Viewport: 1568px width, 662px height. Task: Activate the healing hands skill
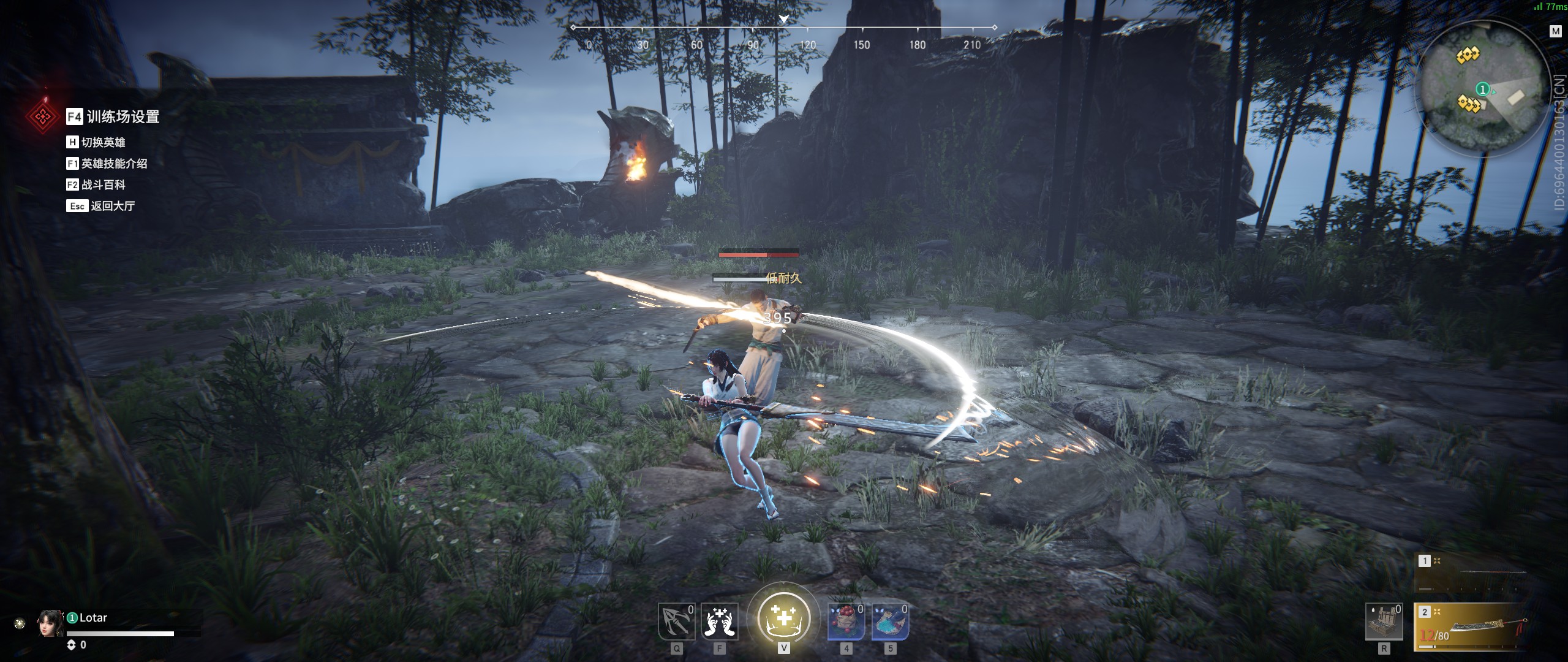click(x=719, y=622)
